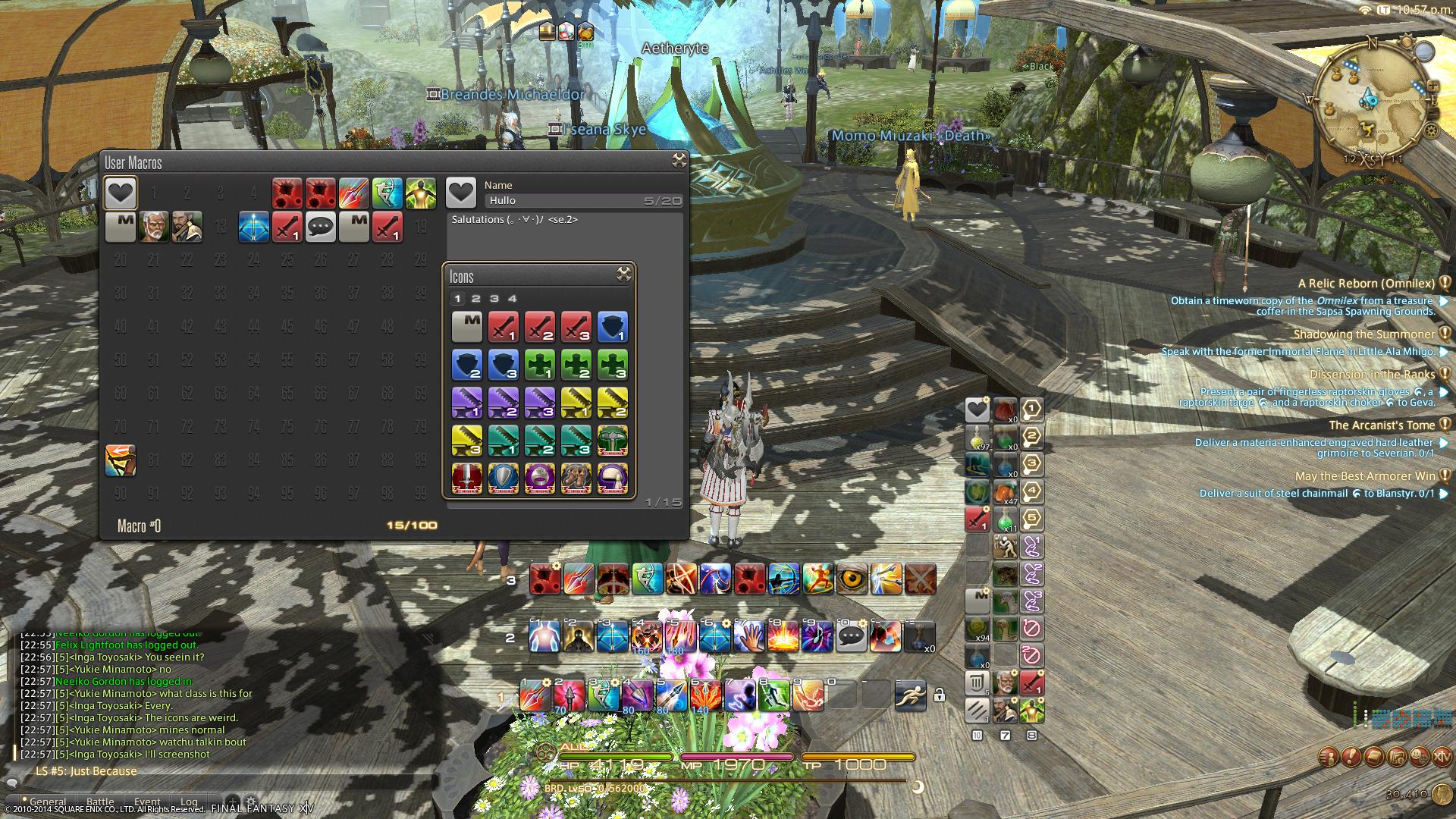
Task: Switch to Icons page tab 3
Action: [x=494, y=298]
